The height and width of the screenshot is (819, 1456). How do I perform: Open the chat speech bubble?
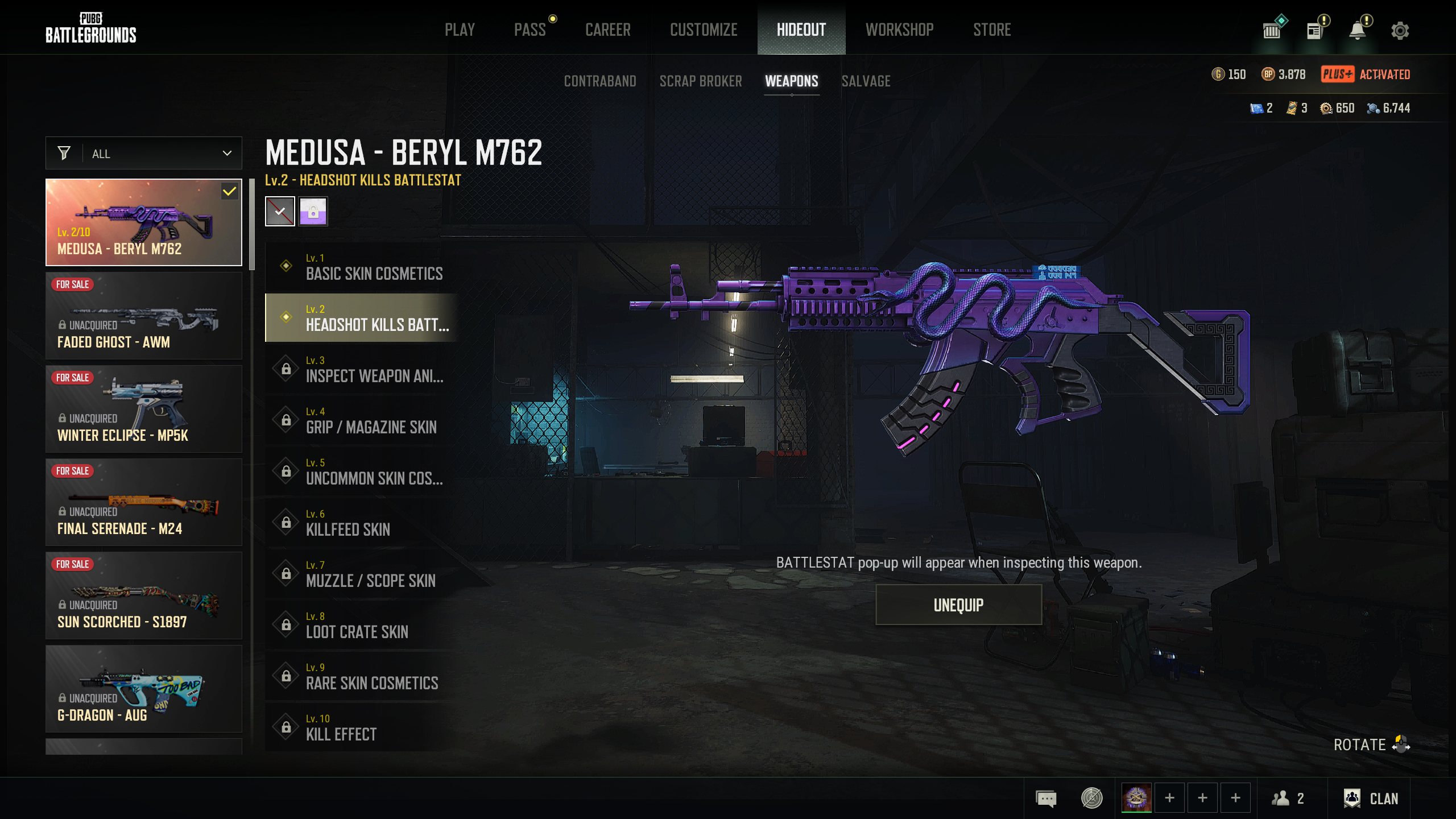(1046, 799)
